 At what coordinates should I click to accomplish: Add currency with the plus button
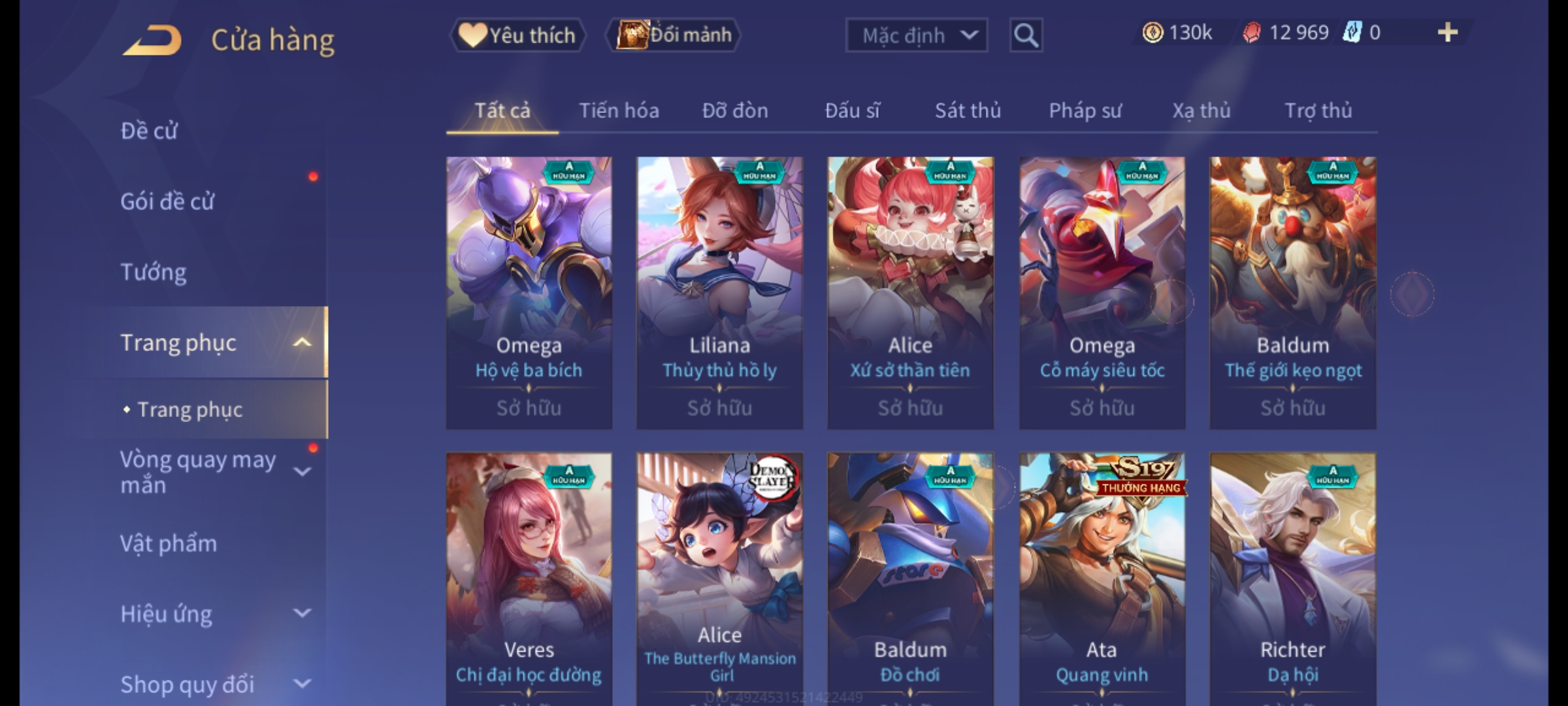tap(1447, 33)
